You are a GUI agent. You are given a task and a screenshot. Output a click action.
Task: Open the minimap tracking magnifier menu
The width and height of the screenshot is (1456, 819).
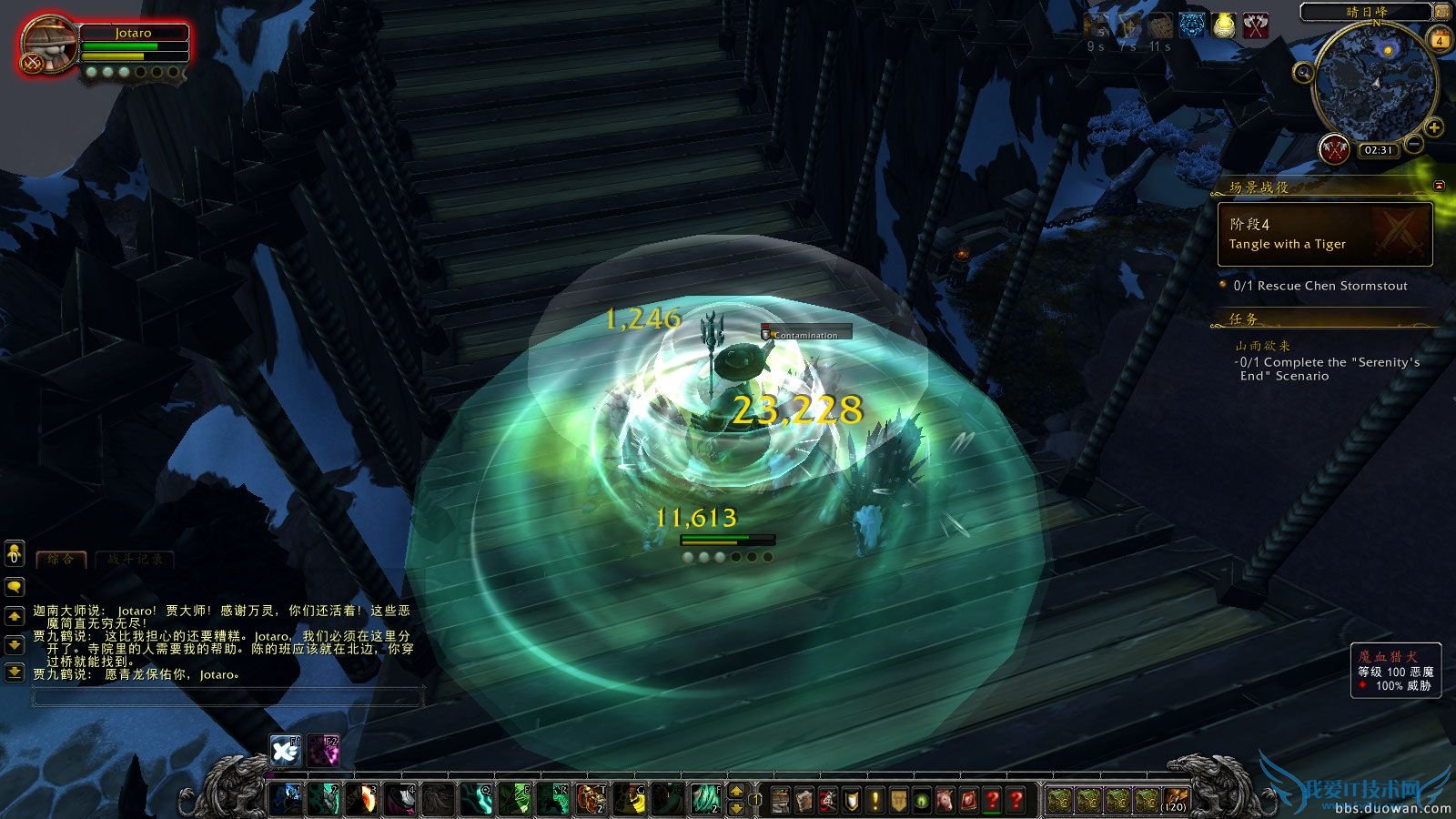[x=1302, y=74]
